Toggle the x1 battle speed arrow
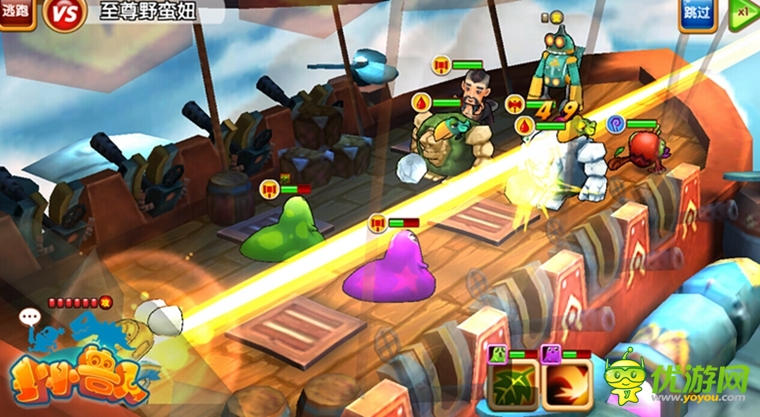760x417 pixels. (x=743, y=13)
